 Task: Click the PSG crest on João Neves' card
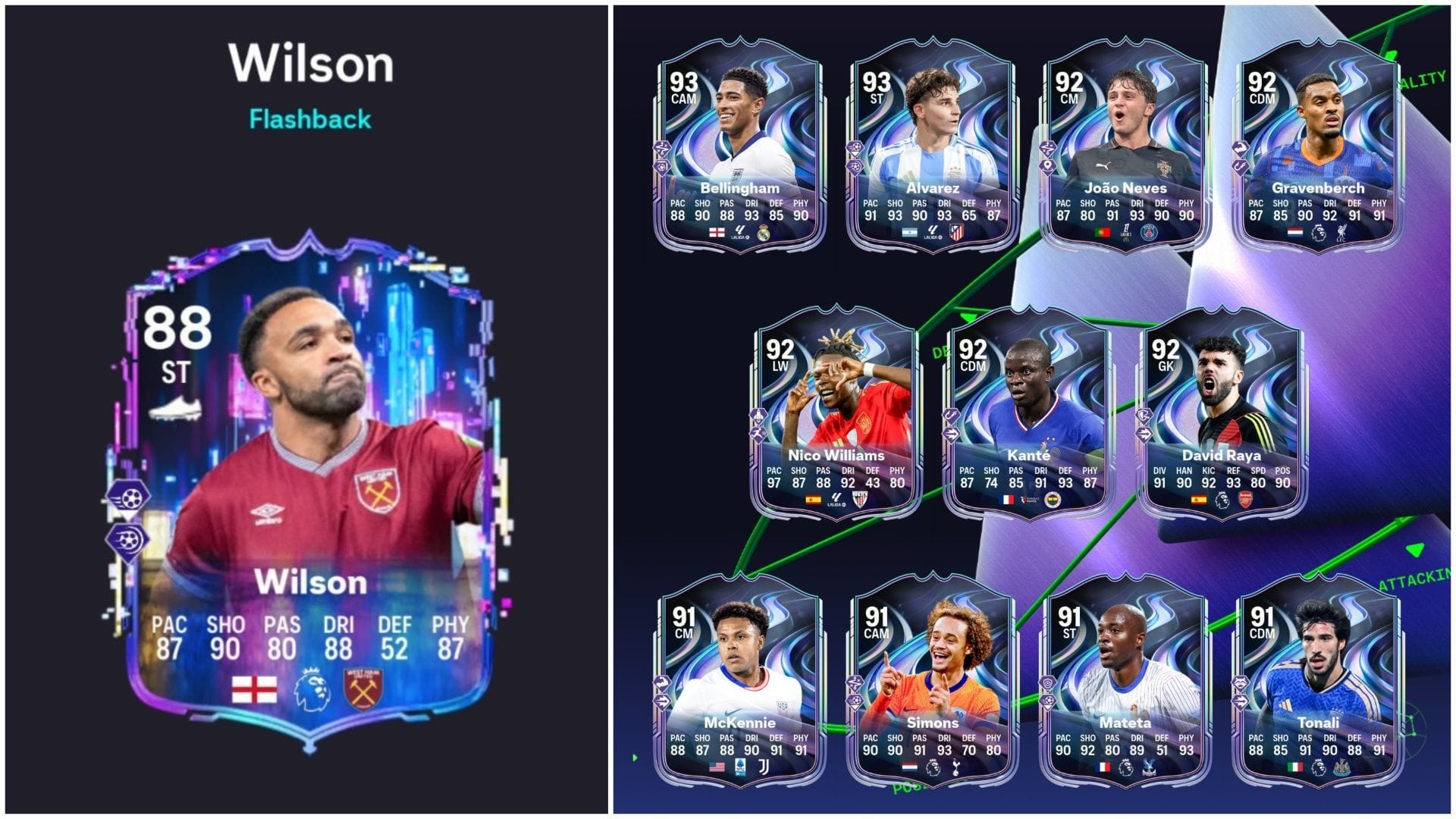click(1150, 231)
